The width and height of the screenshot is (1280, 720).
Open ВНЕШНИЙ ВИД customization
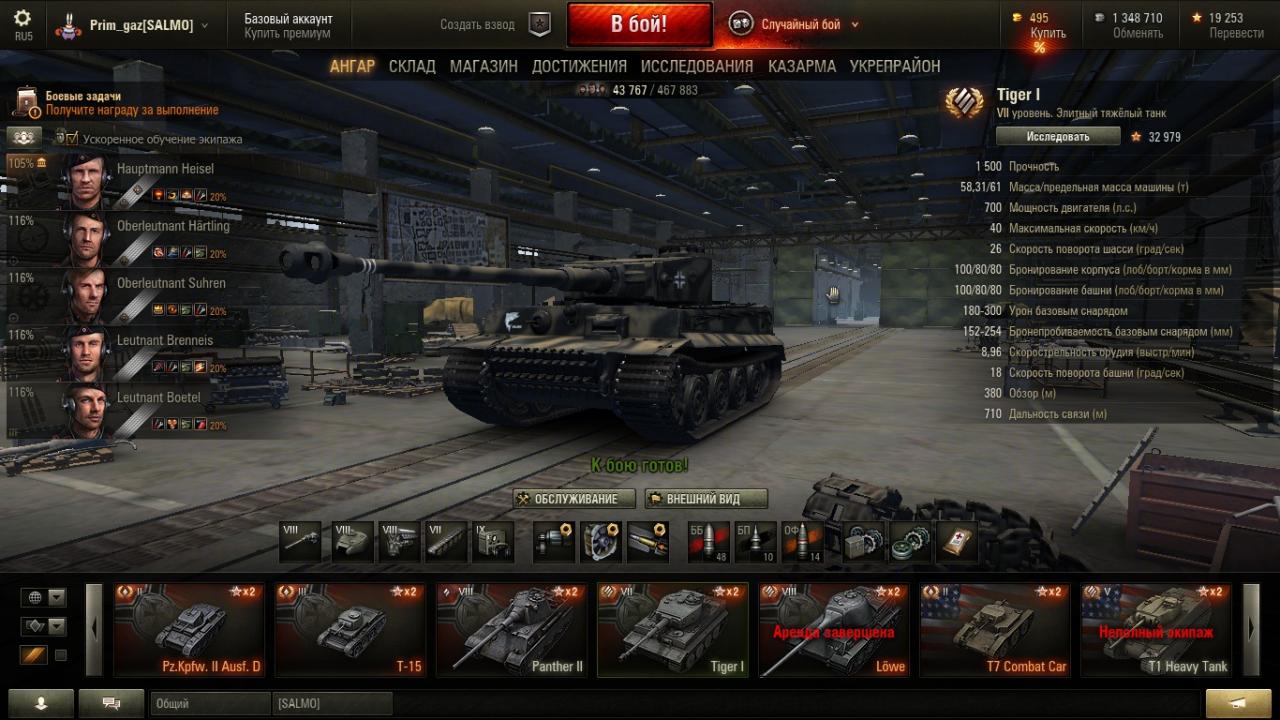pyautogui.click(x=706, y=499)
